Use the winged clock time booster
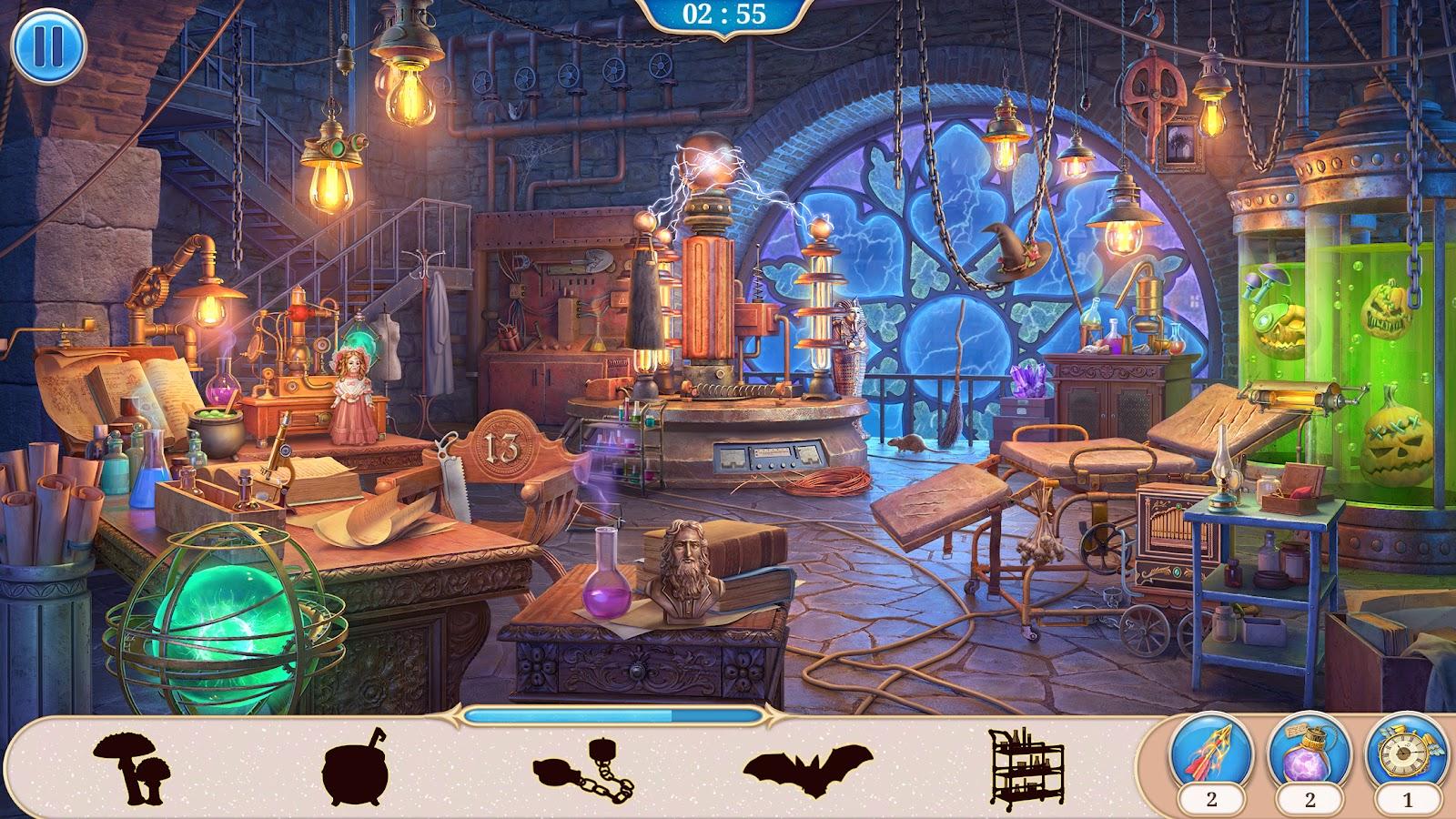 pyautogui.click(x=1405, y=750)
